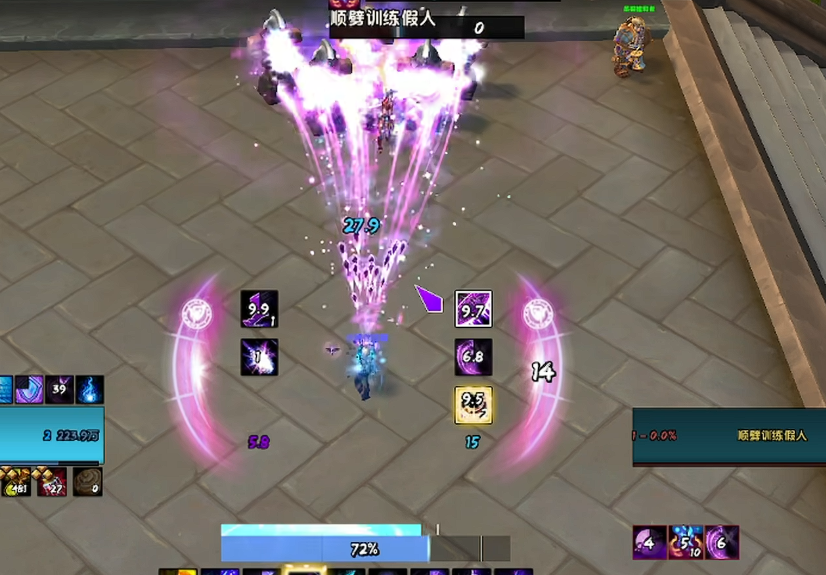
Task: Use the red item icon showing 27
Action: tap(52, 483)
